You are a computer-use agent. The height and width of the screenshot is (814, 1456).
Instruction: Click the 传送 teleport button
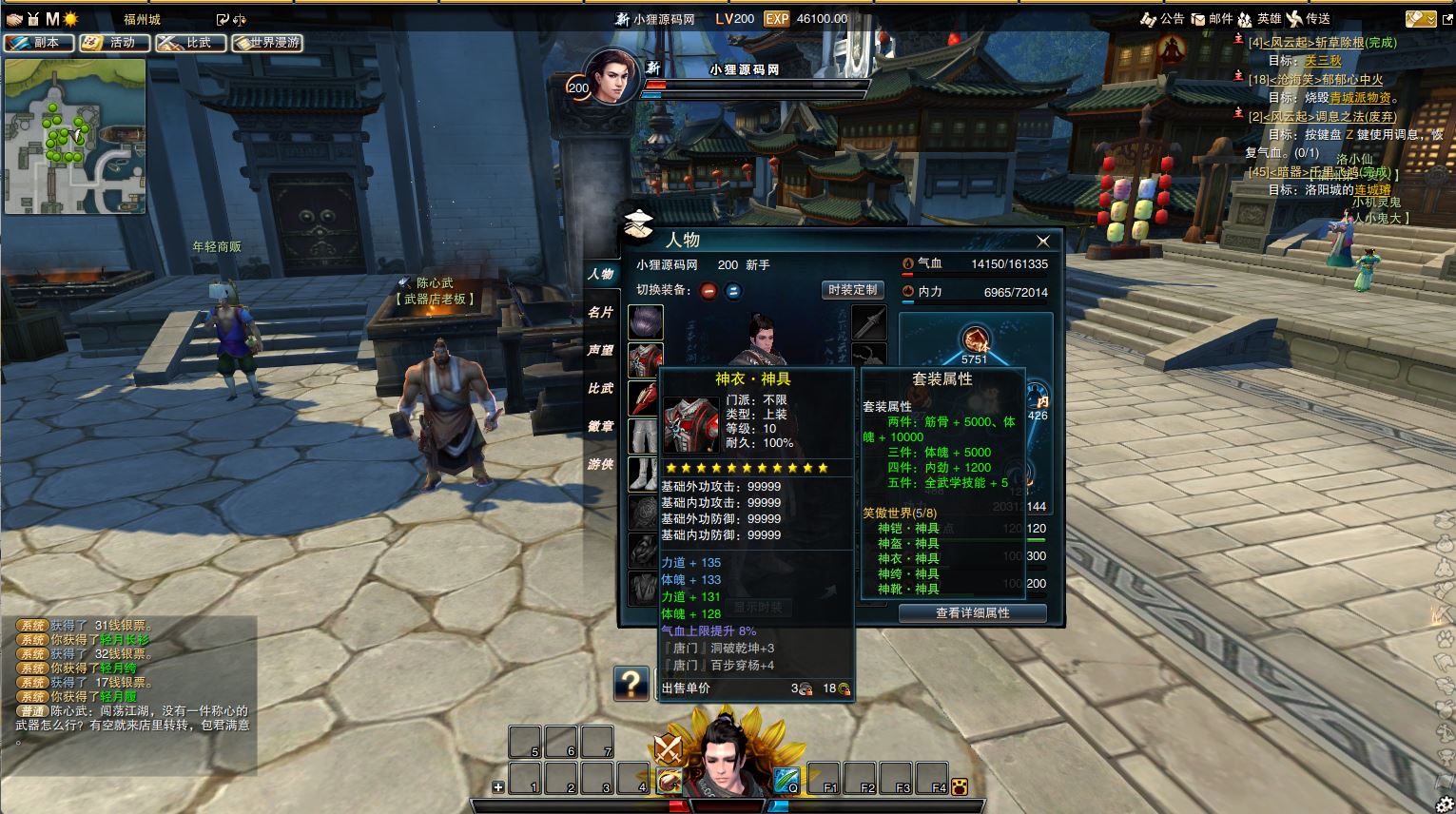(1309, 19)
